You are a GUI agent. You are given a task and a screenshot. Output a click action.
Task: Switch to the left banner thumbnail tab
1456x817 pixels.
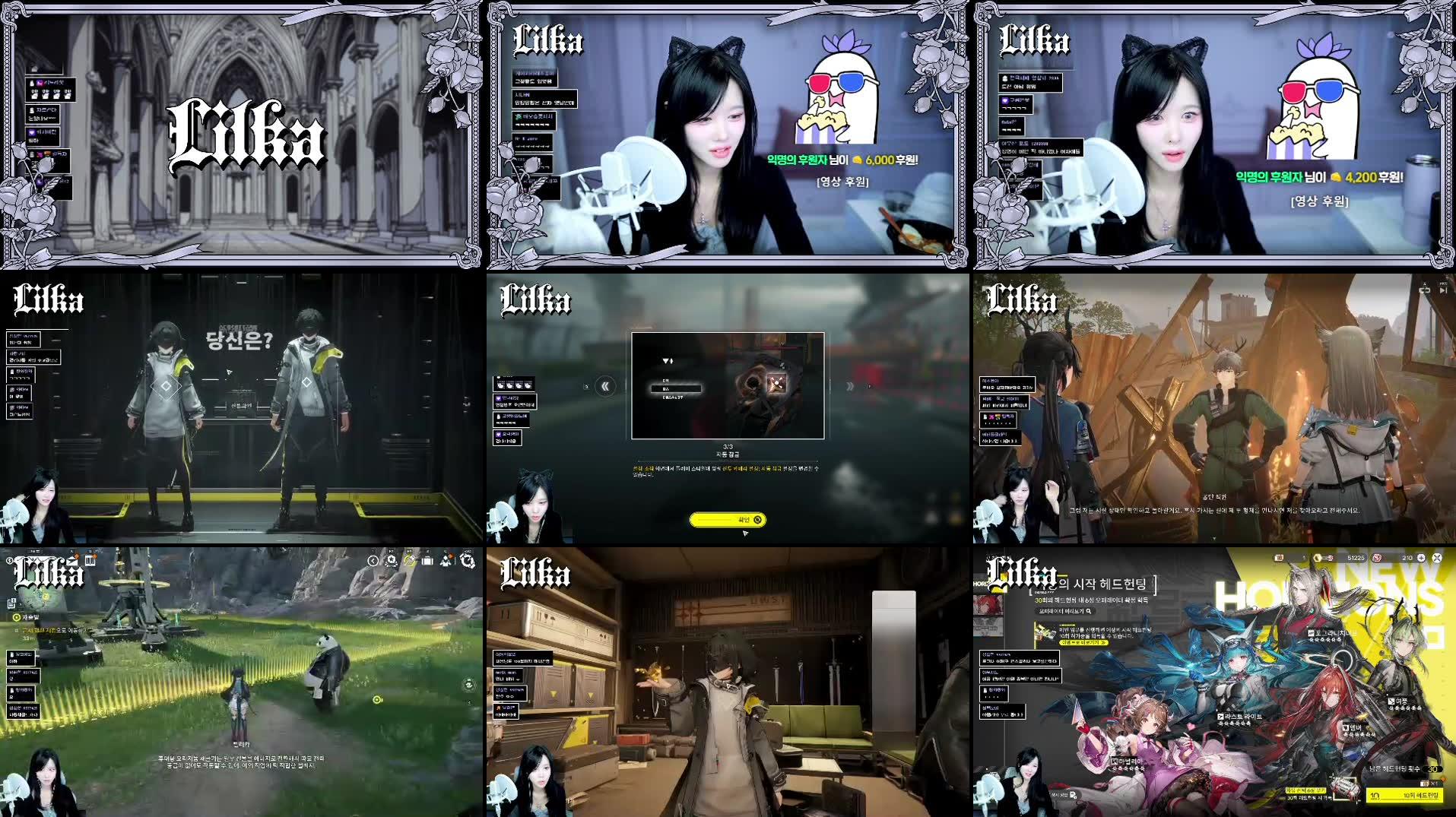coord(987,604)
